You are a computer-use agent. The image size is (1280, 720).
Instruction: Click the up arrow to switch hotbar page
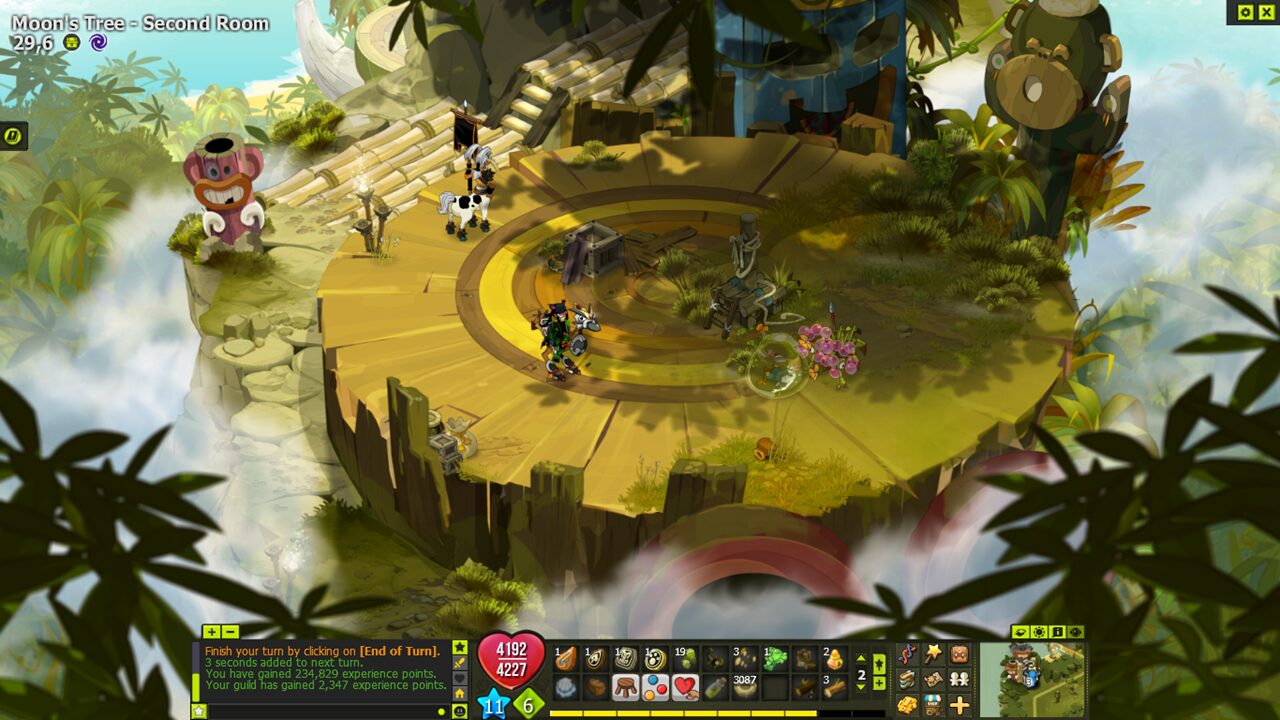coord(861,658)
